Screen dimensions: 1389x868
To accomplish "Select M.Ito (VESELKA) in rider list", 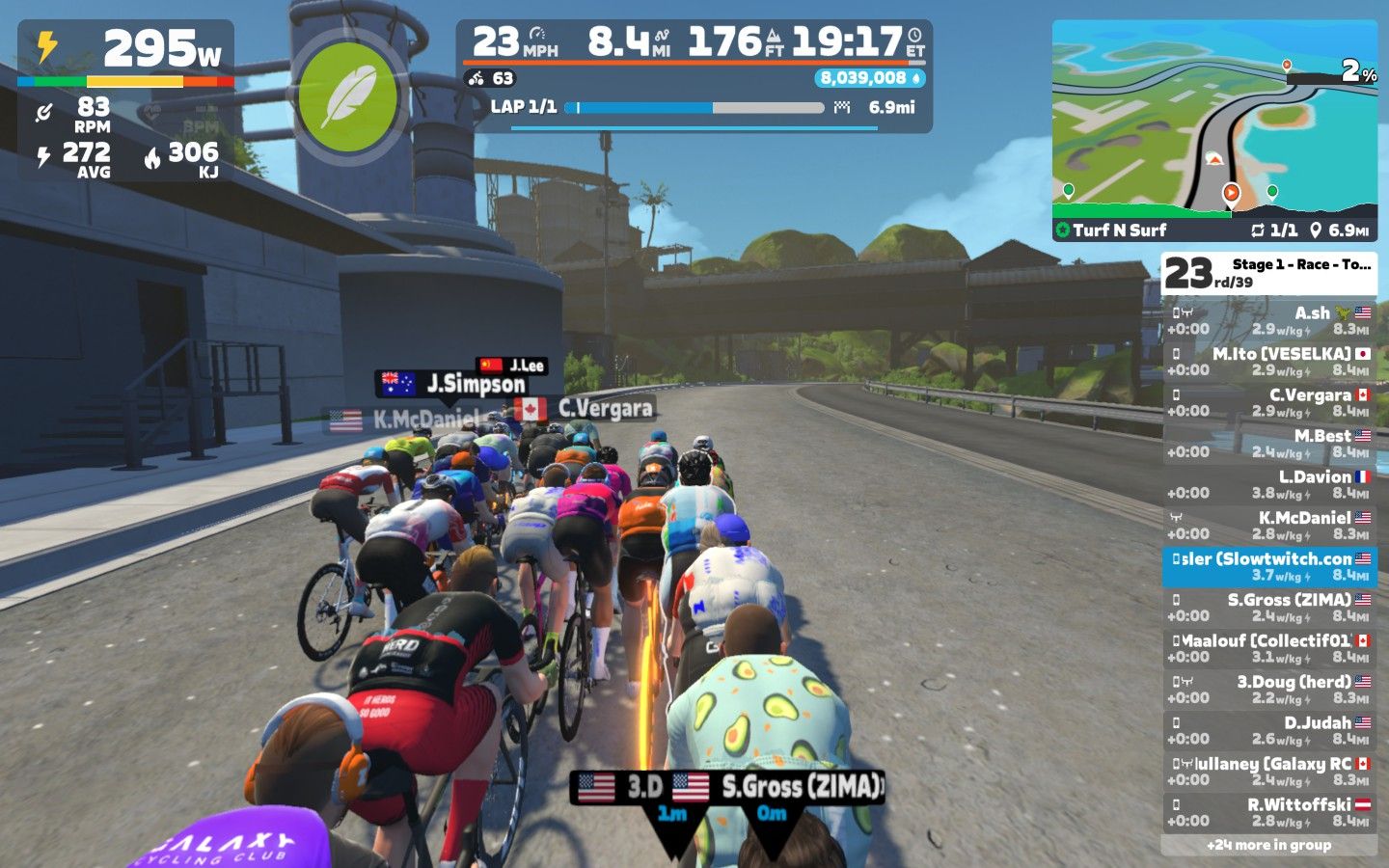I will 1269,361.
